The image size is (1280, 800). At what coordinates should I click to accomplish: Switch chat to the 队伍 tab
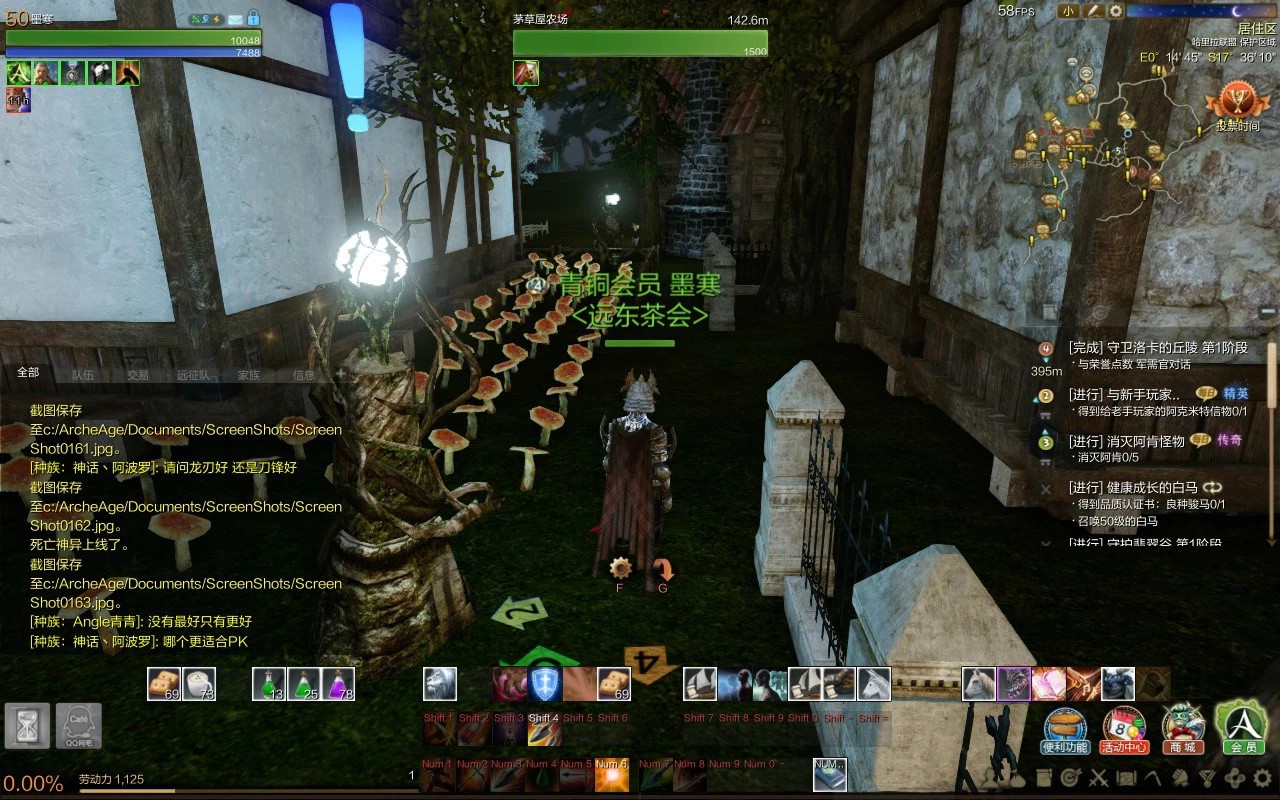(x=83, y=375)
